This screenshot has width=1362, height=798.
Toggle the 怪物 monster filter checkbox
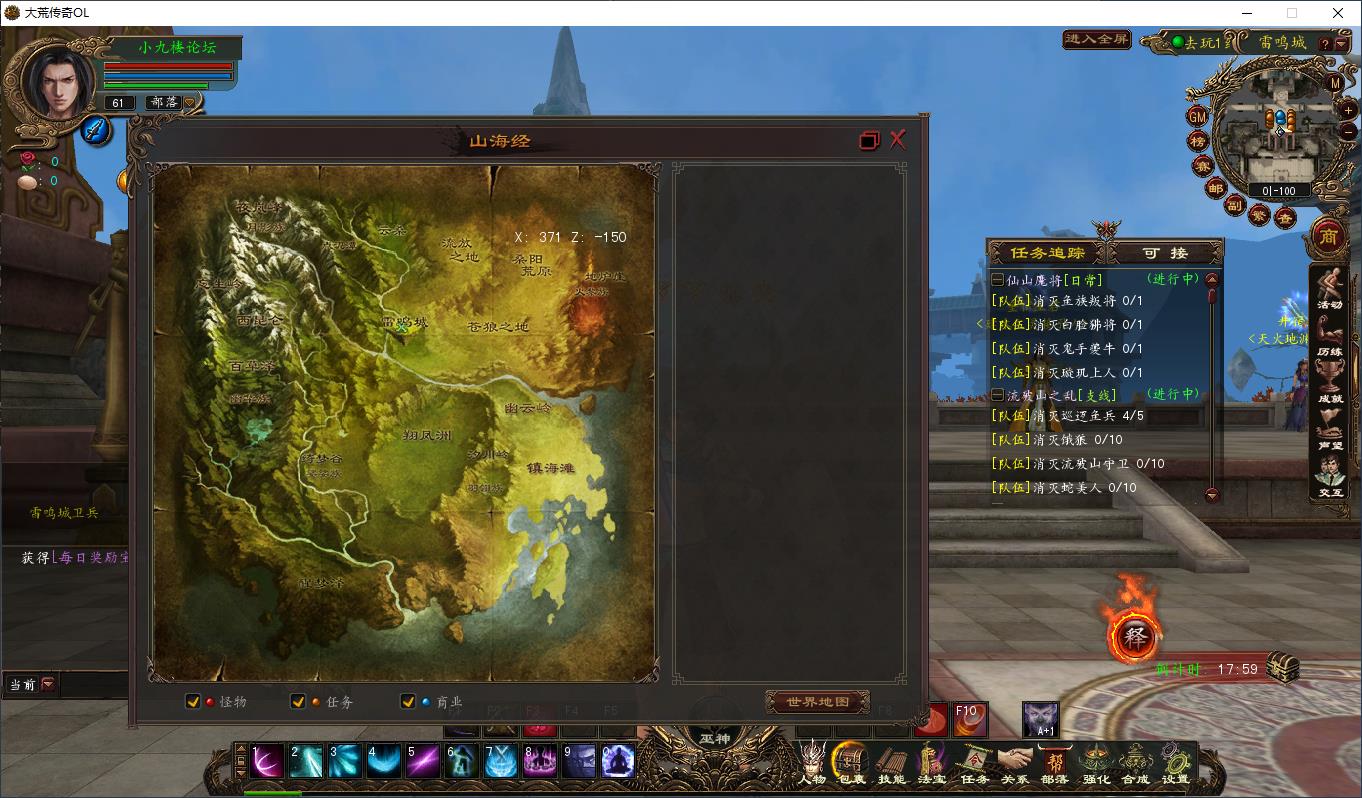[193, 702]
